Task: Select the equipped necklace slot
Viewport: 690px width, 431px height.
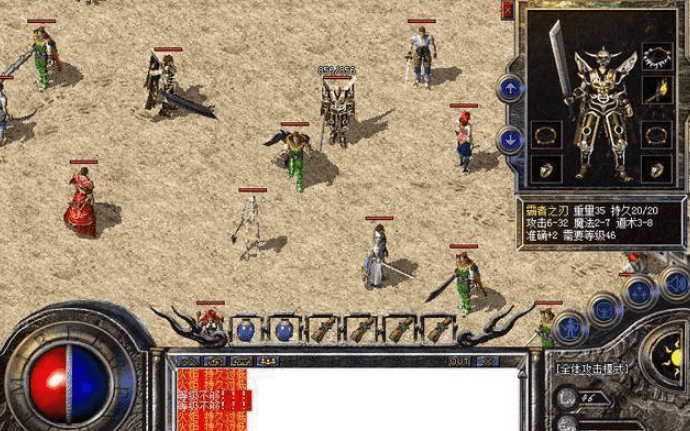Action: tap(656, 55)
